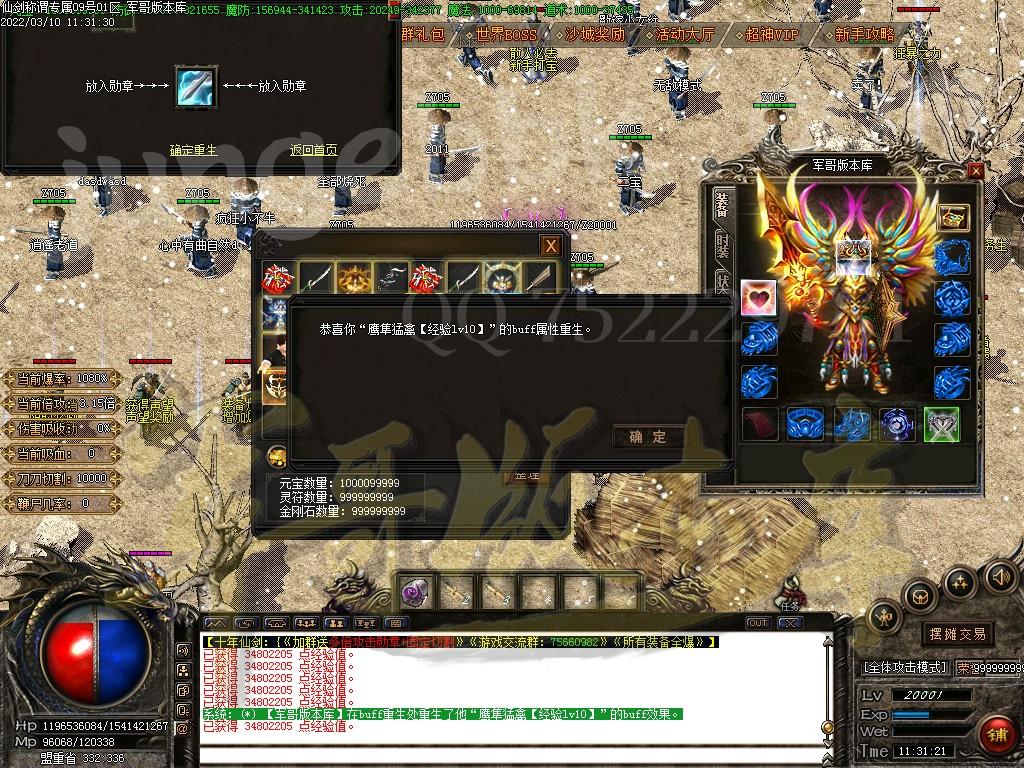Switch to the 时装 costume tab
Screen dimensions: 1024x768
pos(722,246)
